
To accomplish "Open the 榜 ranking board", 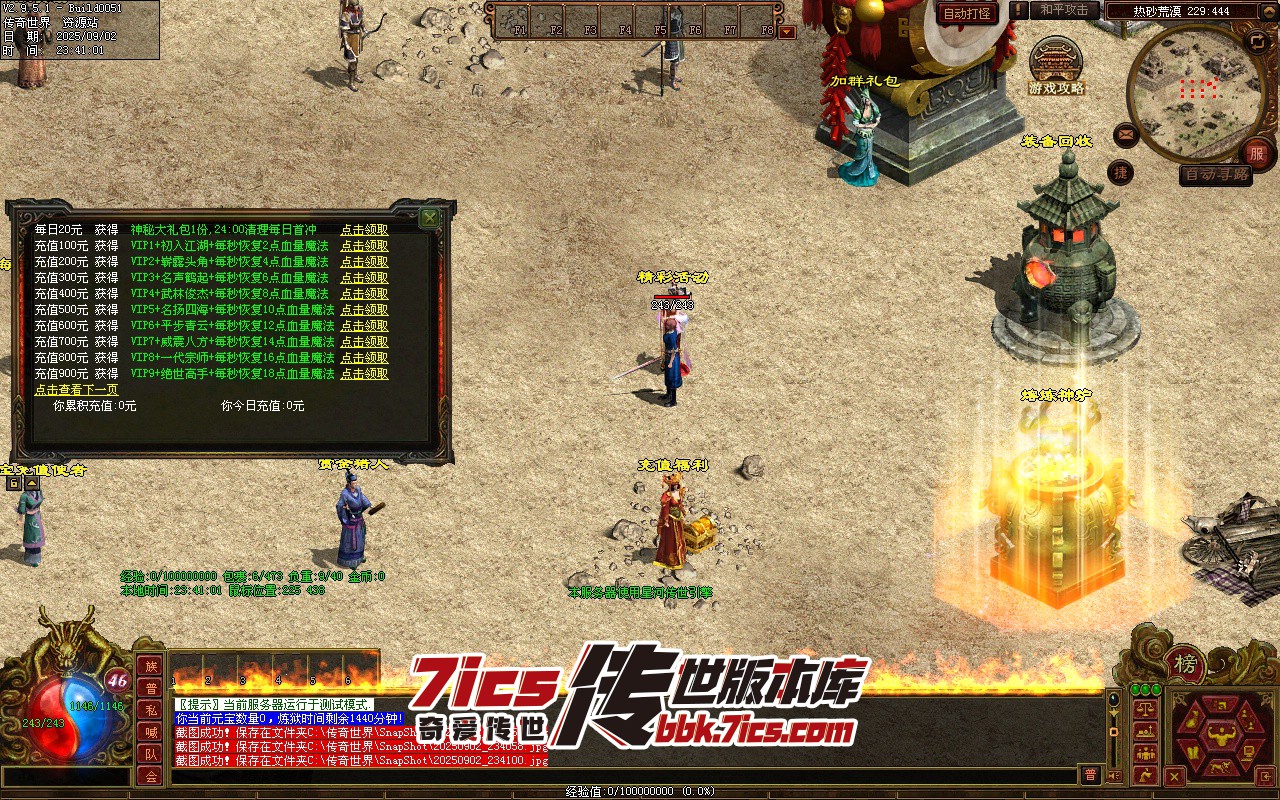I will (x=1186, y=664).
